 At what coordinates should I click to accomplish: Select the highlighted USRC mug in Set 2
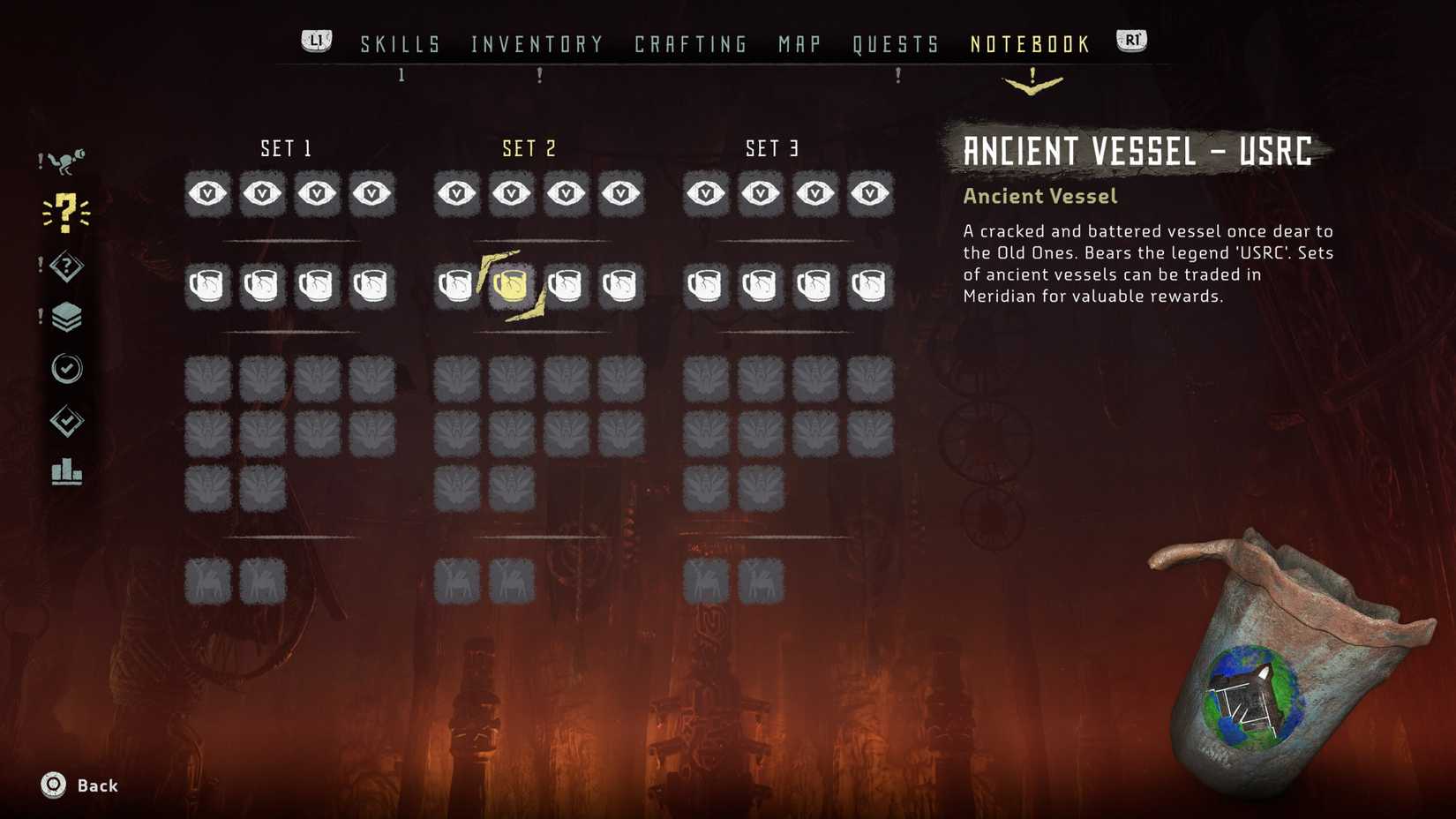coord(512,284)
